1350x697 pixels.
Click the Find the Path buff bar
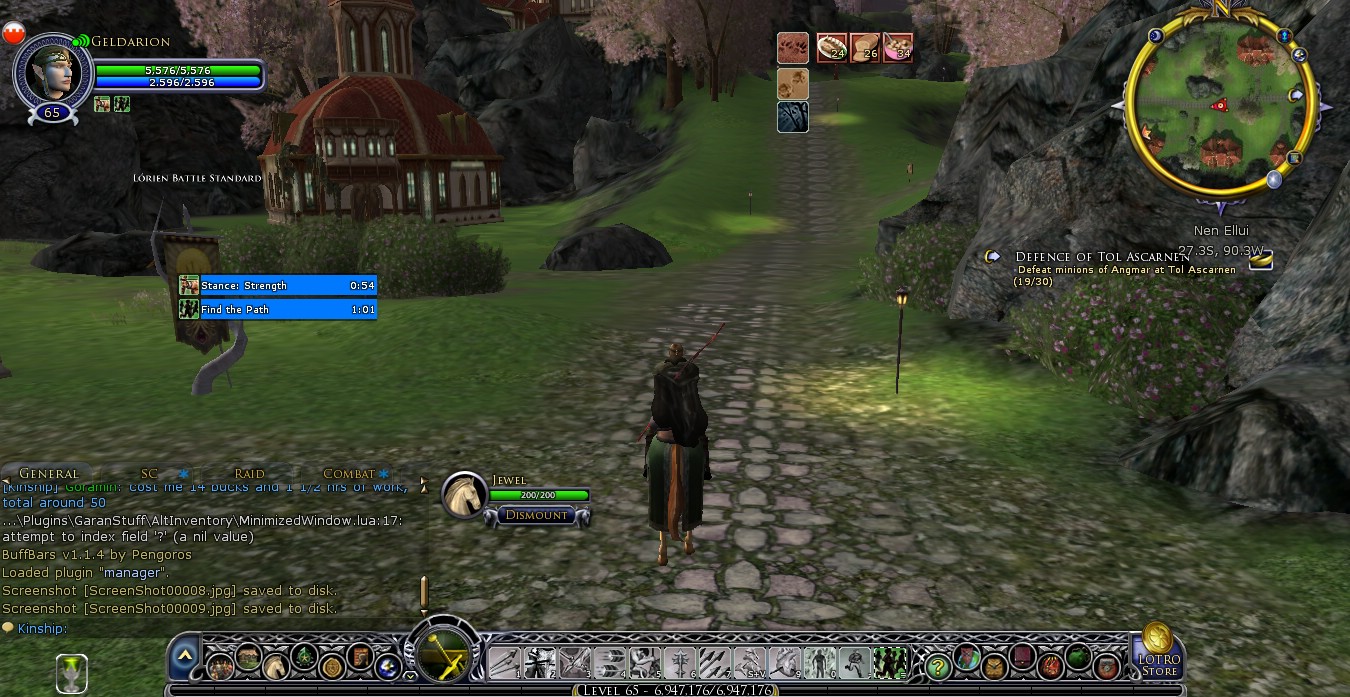(278, 309)
